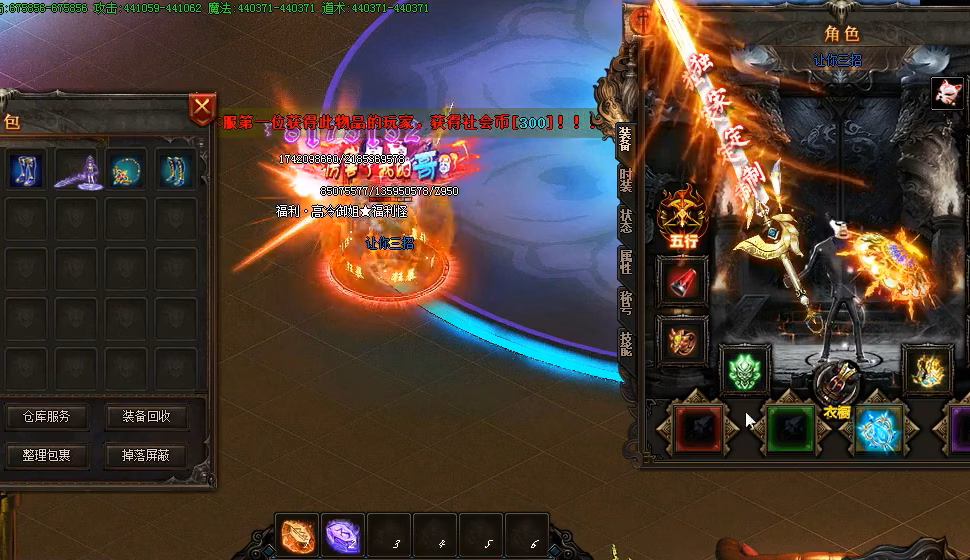Switch to the 装备 equipment tab
Screen dimensions: 970x560
[625, 140]
